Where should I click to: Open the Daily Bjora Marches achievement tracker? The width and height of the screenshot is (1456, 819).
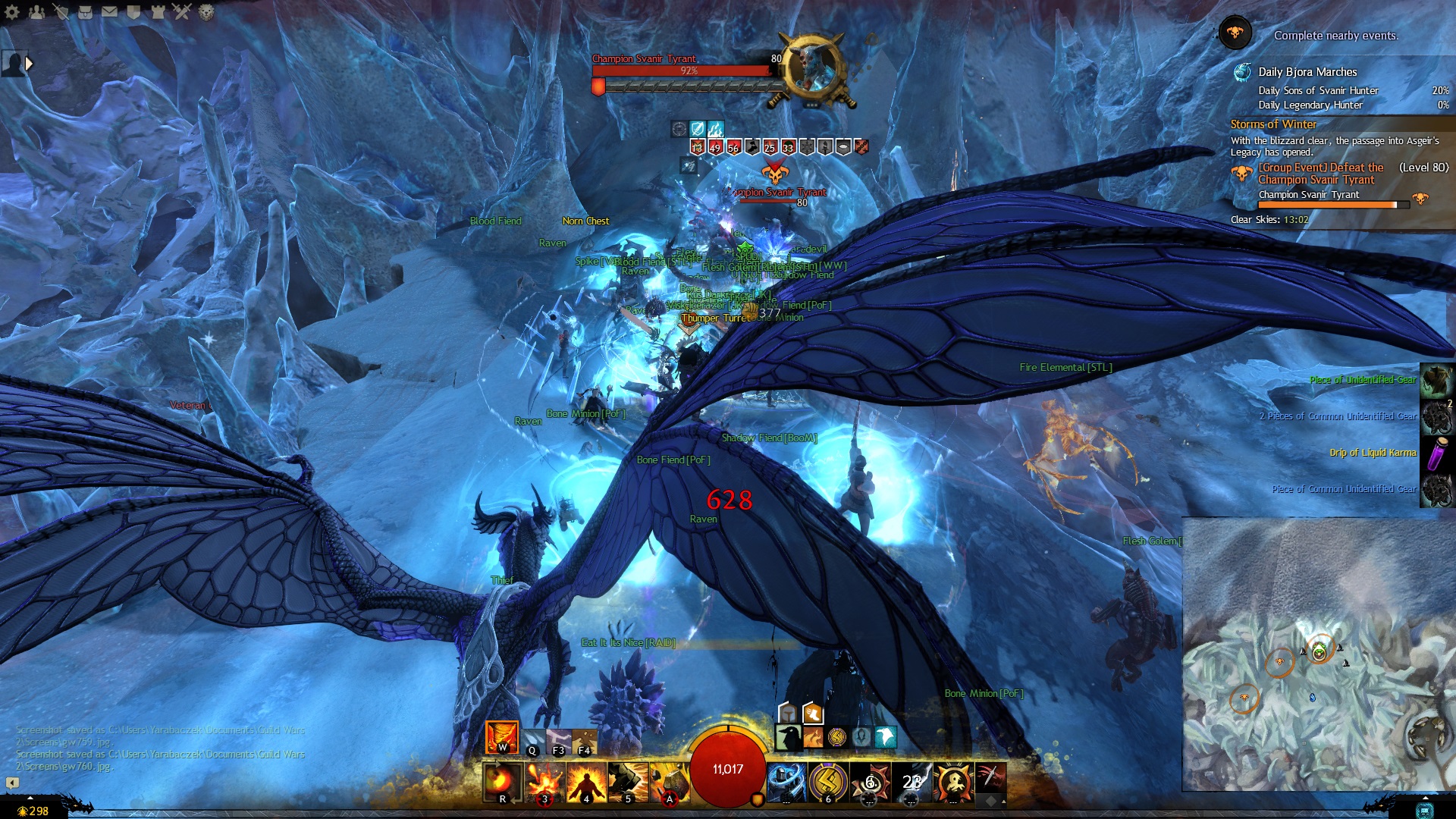pos(1307,72)
